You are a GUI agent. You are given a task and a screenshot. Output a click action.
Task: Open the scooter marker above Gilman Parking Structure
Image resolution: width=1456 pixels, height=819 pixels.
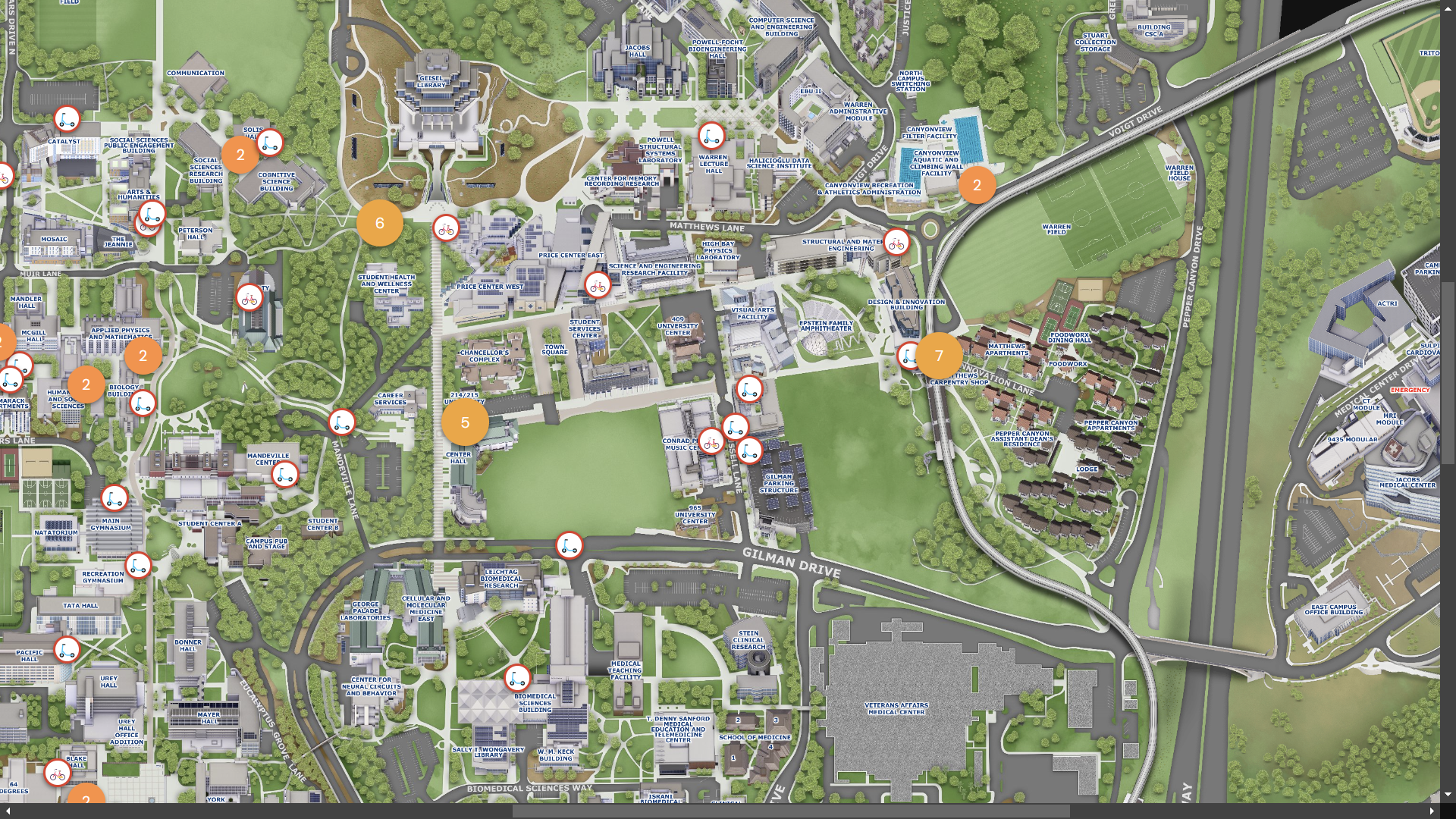coord(749,450)
